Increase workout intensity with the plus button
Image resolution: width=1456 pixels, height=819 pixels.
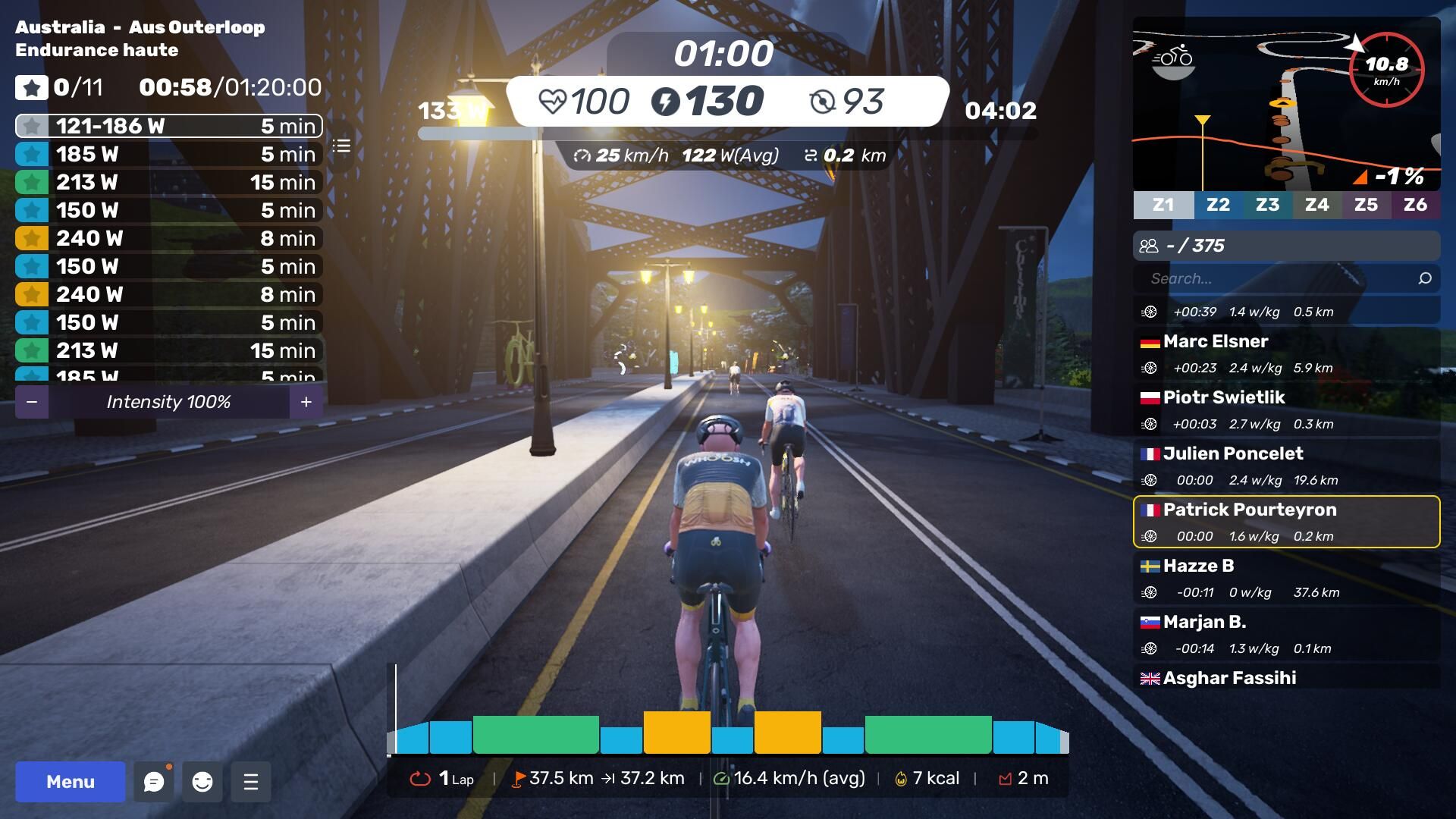pyautogui.click(x=306, y=402)
